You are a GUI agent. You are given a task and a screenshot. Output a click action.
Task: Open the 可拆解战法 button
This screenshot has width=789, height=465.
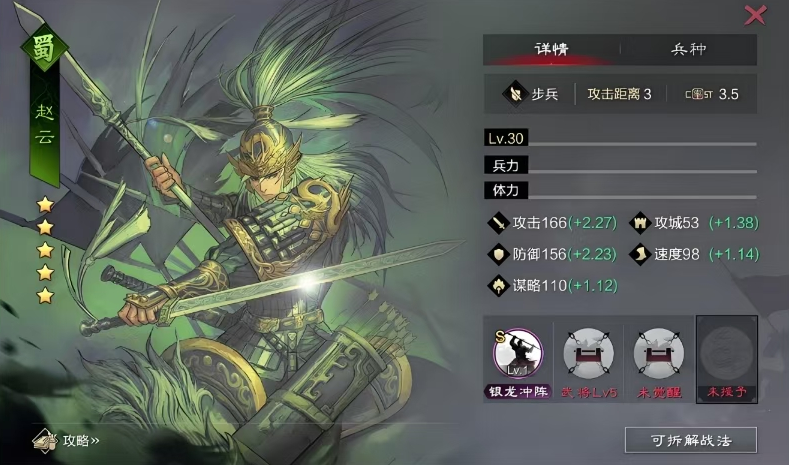[x=690, y=440]
